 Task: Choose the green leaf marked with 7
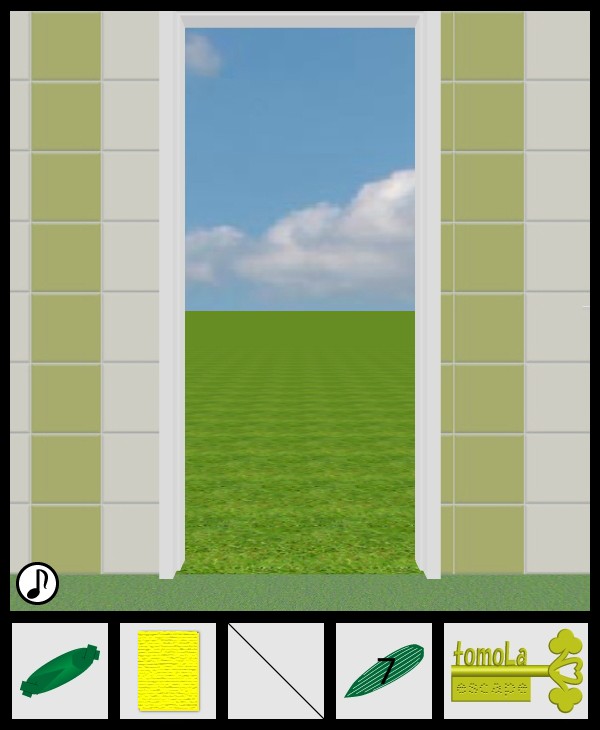click(x=384, y=671)
